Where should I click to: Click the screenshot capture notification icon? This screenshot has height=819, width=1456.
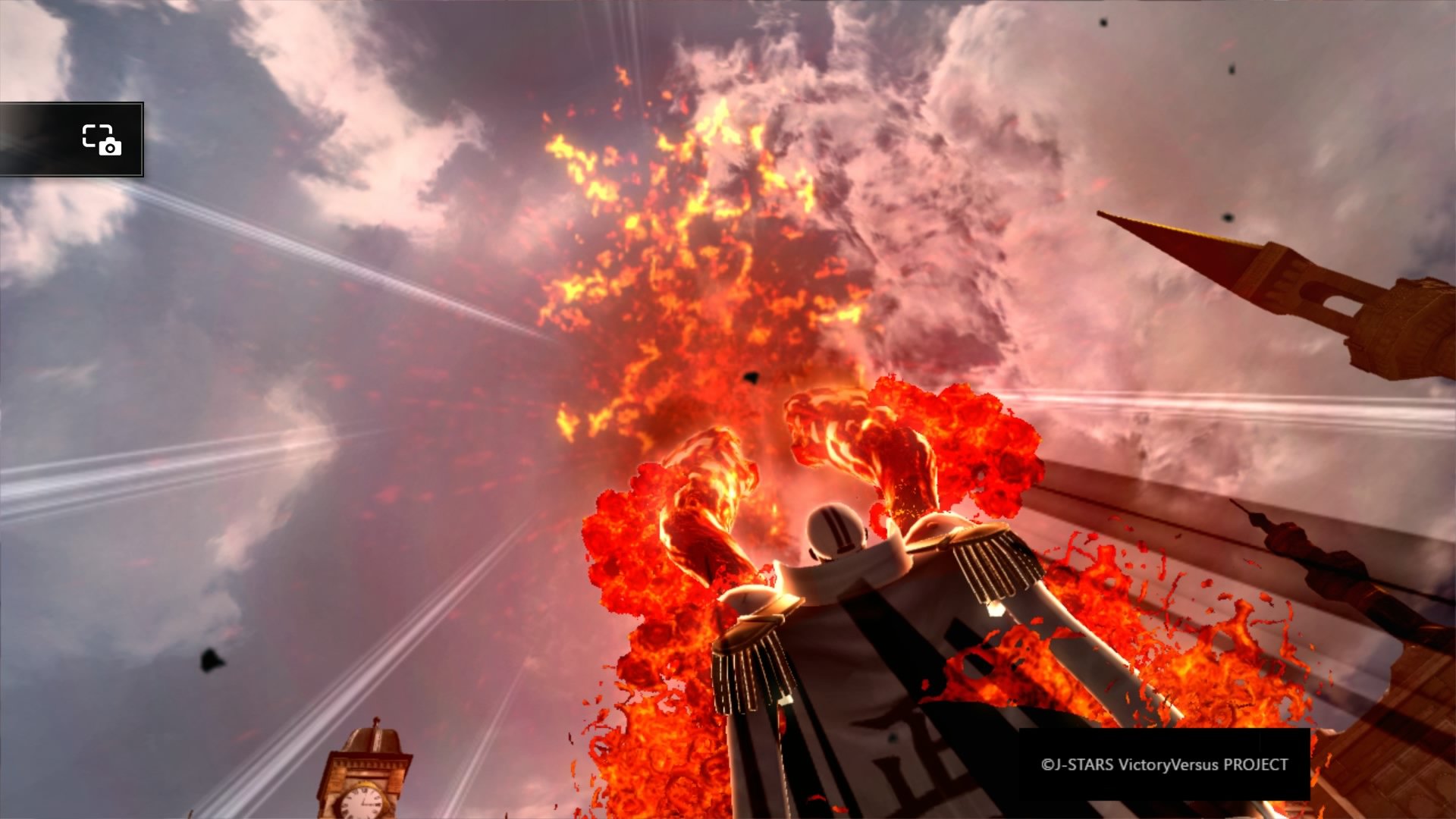(x=102, y=140)
